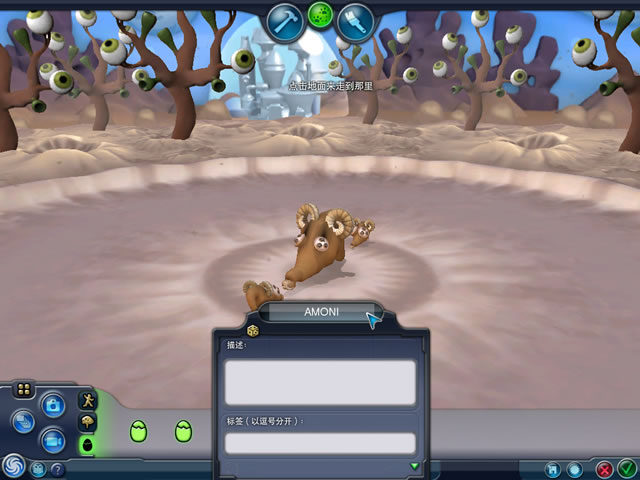Save the creature with the floppy disk icon
This screenshot has height=480, width=640.
(552, 468)
